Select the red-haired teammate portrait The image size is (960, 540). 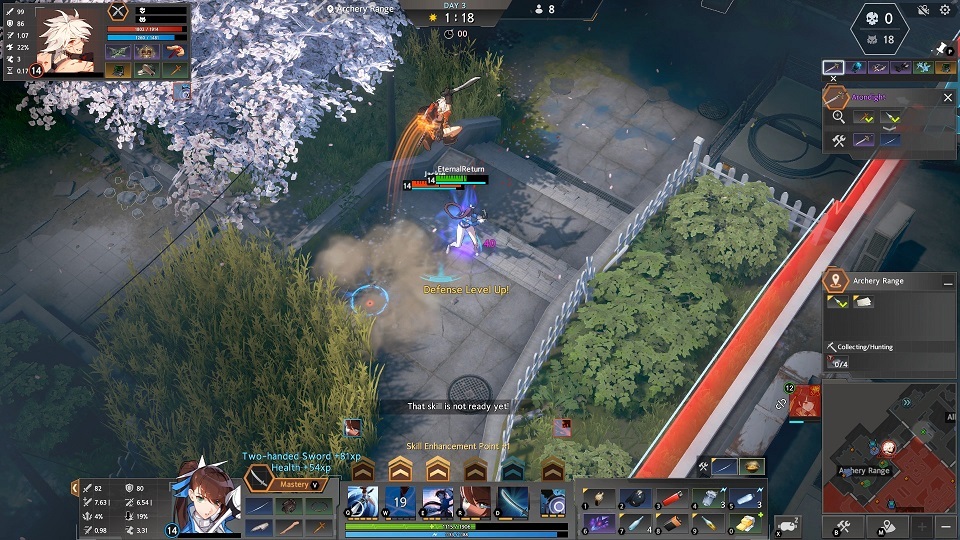[806, 401]
